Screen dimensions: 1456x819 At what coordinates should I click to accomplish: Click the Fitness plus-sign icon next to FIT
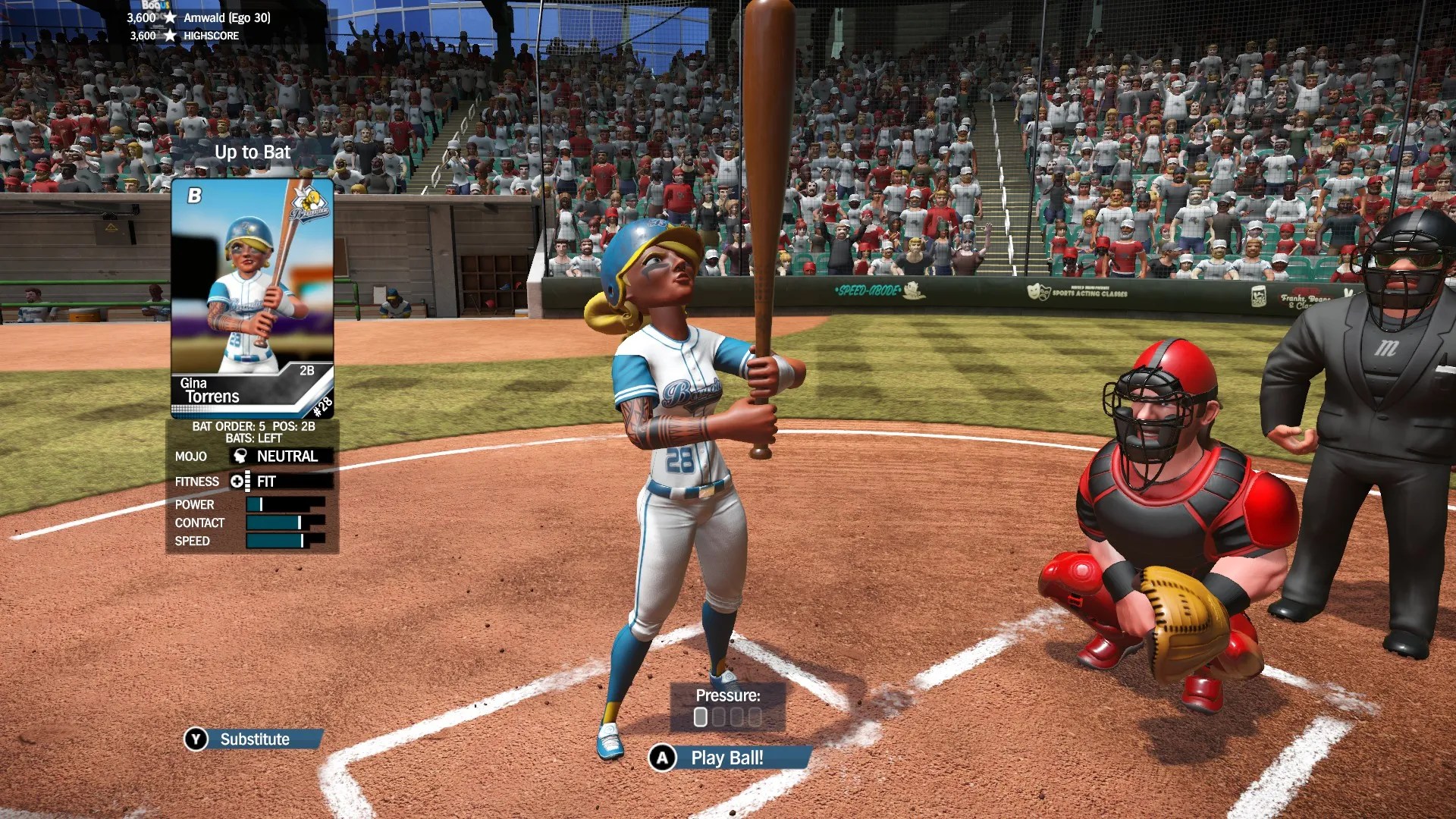coord(236,481)
